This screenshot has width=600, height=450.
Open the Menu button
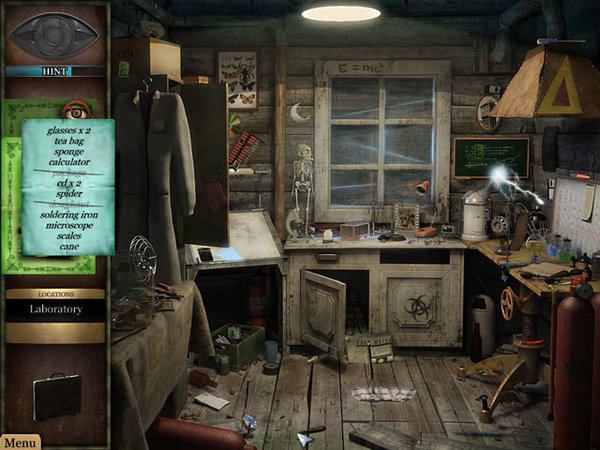[x=20, y=441]
